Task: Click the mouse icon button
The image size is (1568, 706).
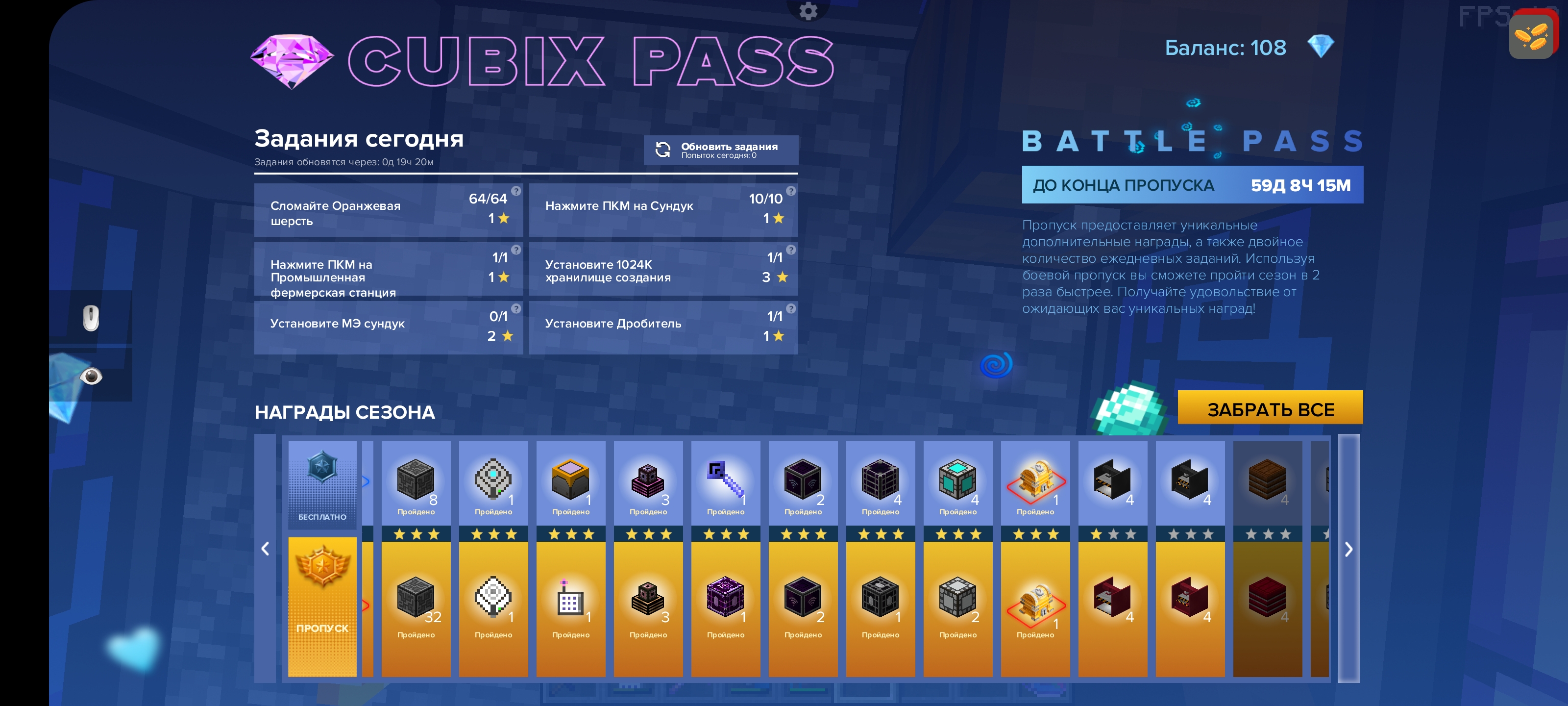Action: [91, 318]
